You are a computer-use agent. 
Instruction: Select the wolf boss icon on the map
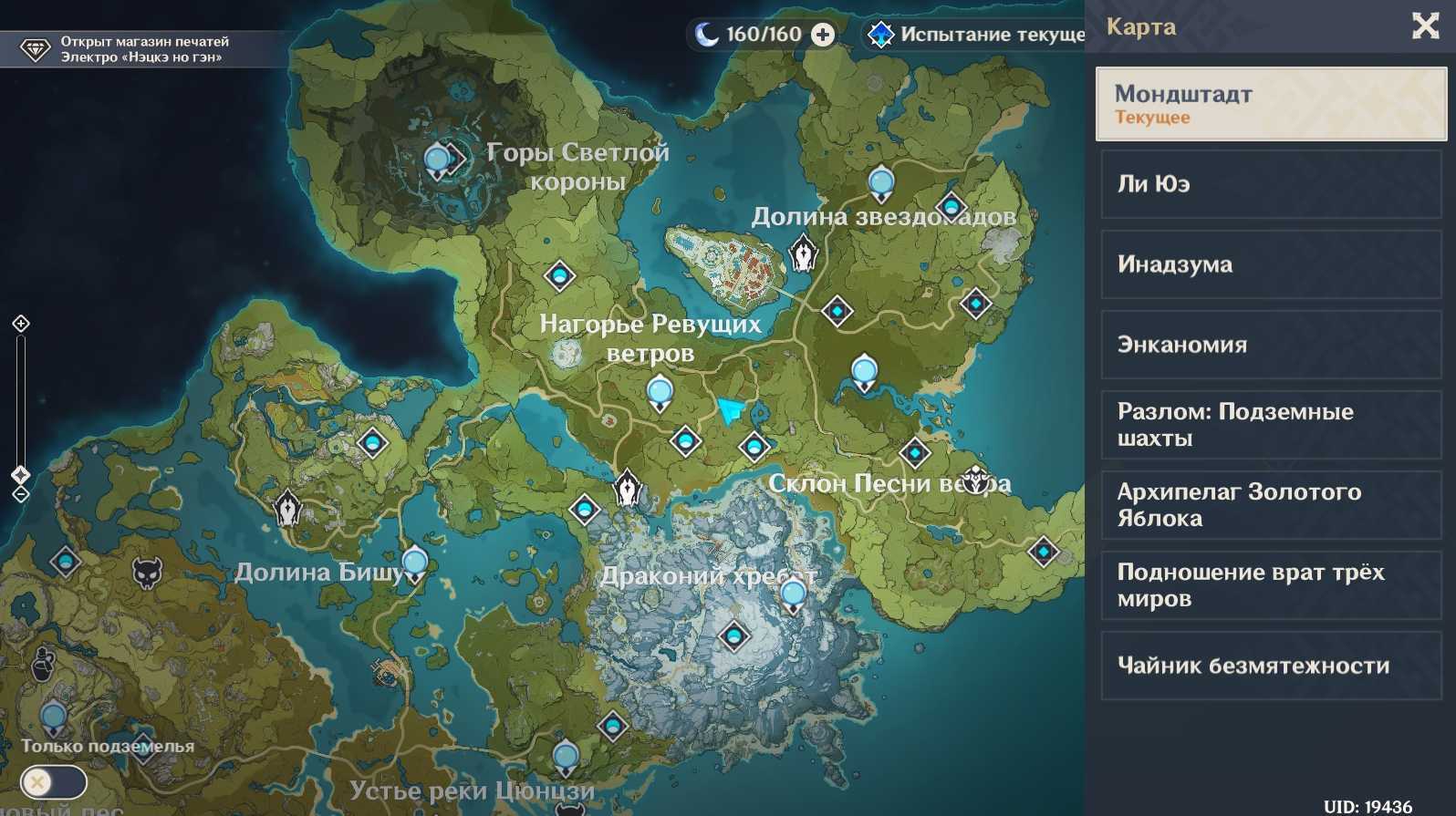147,573
